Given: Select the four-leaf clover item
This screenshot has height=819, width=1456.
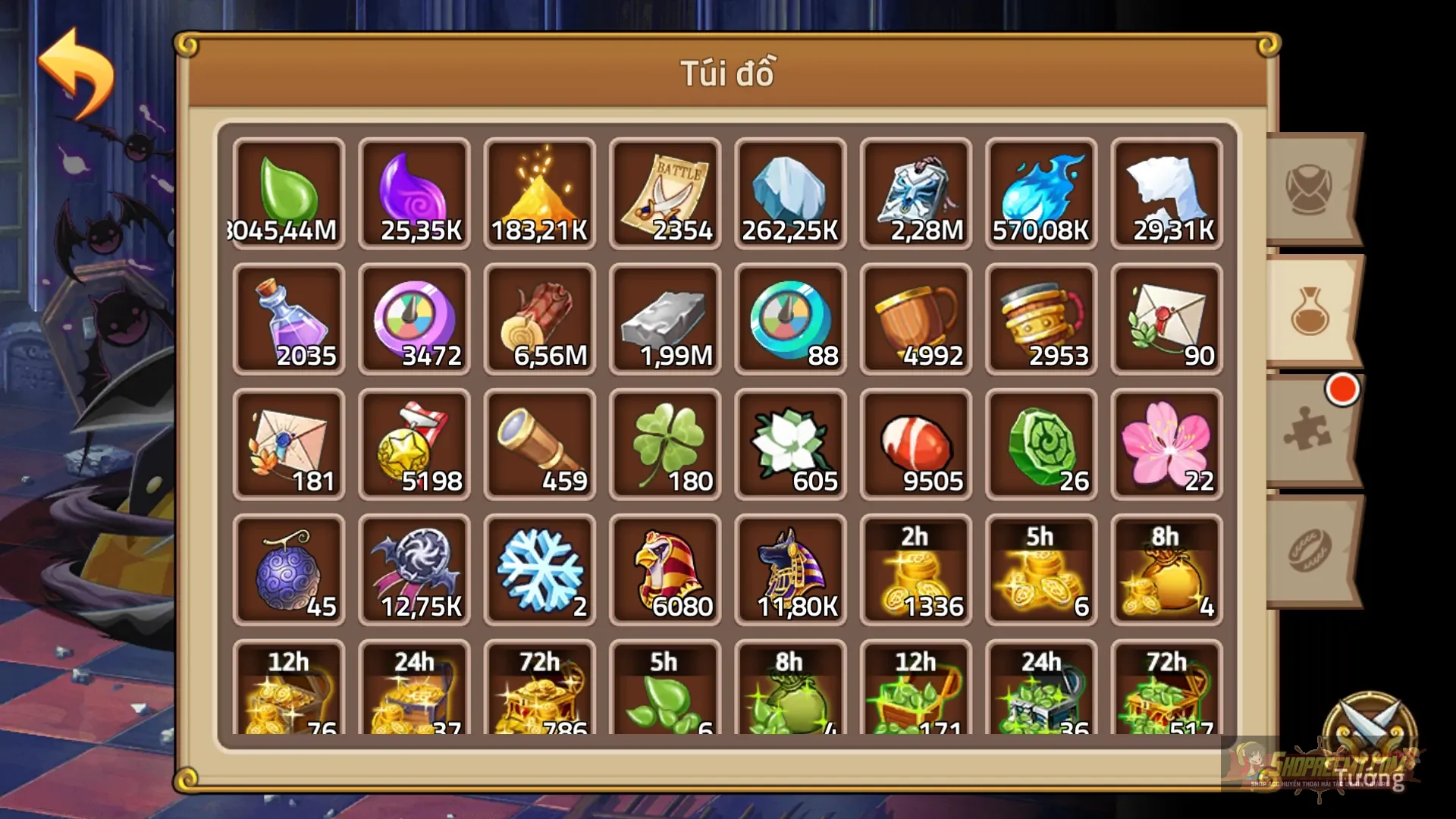Looking at the screenshot, I should (x=665, y=444).
